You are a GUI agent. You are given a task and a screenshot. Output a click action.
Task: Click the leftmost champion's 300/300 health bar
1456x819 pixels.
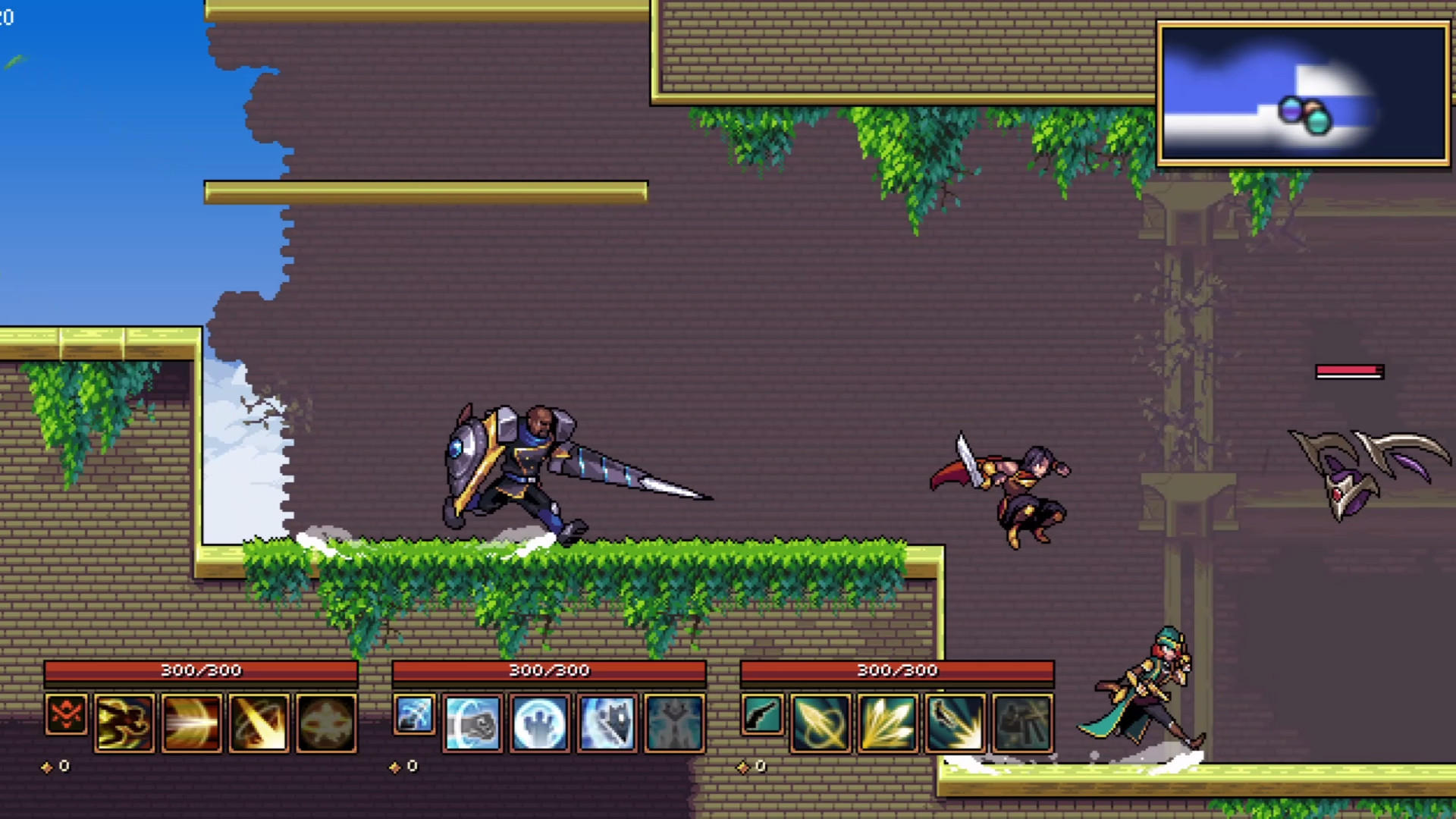tap(200, 670)
